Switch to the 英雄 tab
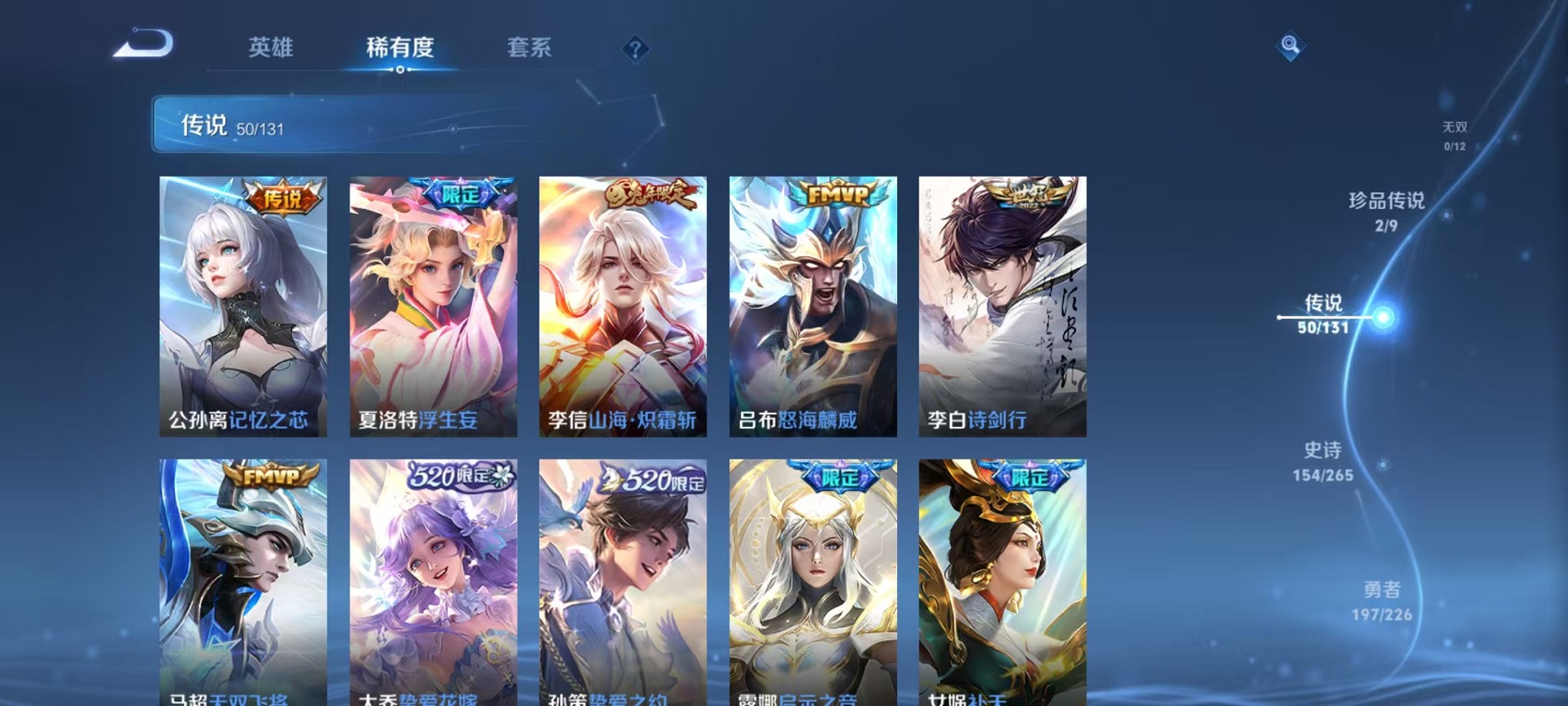 (x=271, y=48)
